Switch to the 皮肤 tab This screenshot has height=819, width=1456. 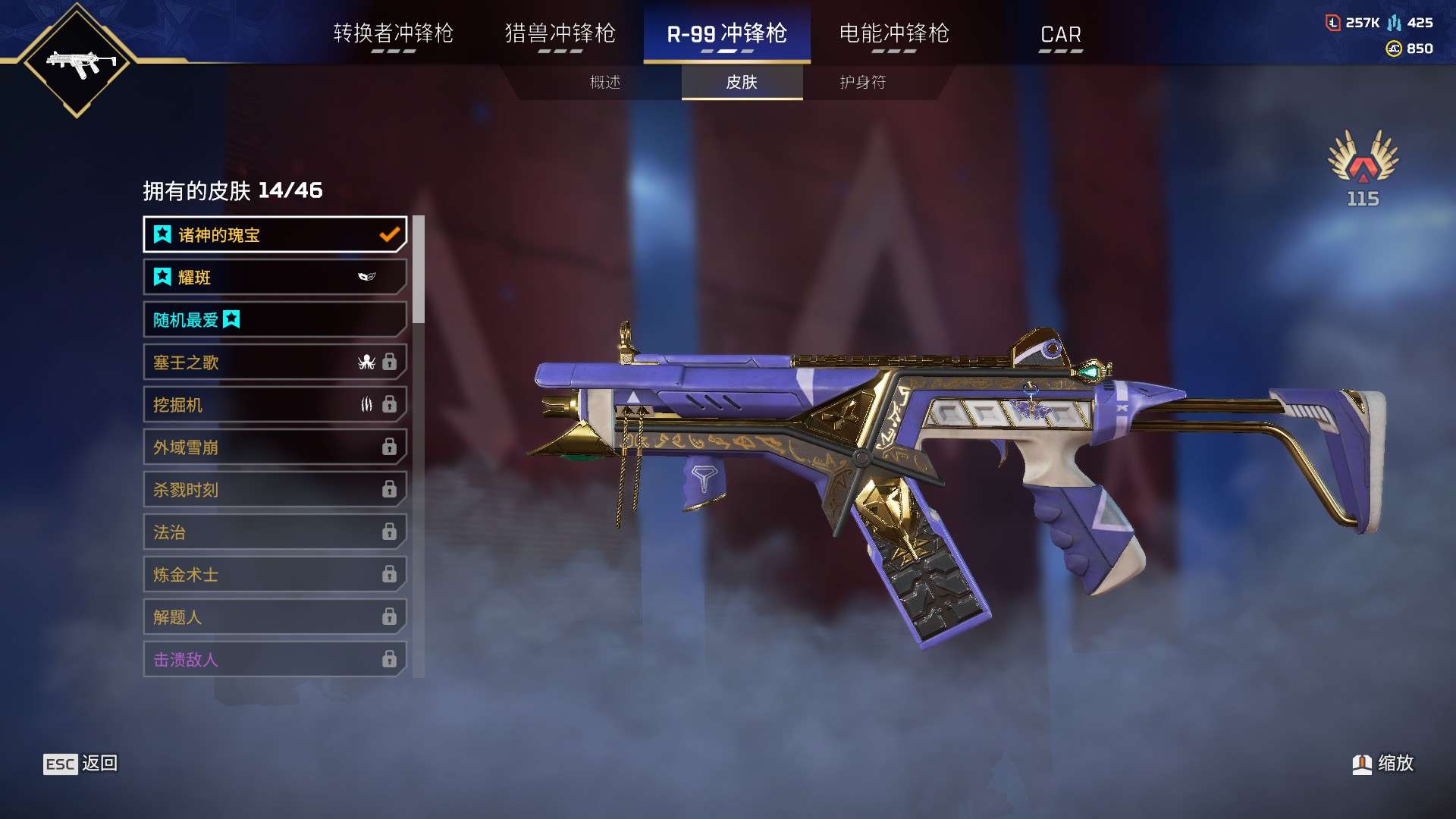(x=742, y=83)
